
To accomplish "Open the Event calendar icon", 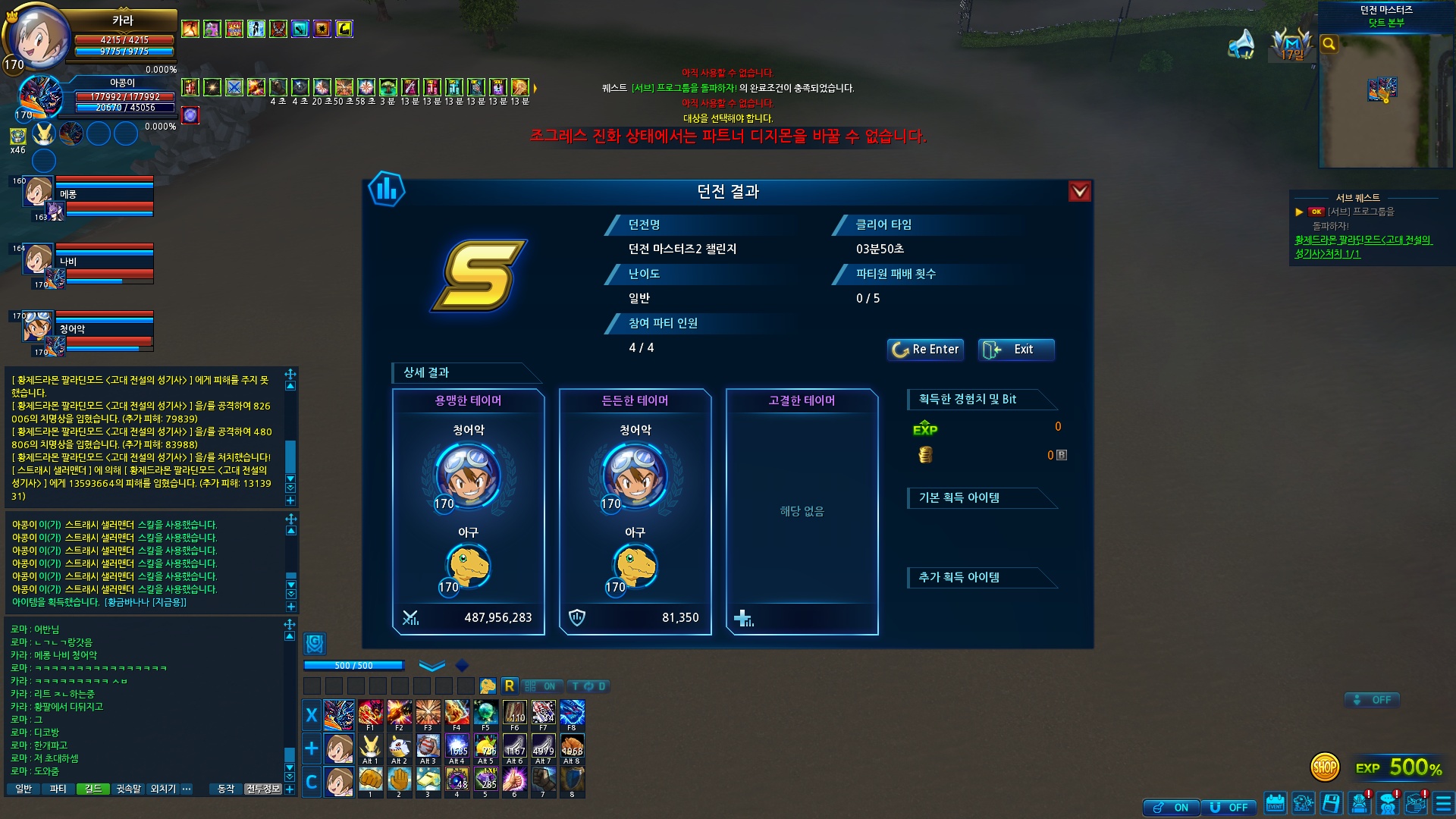I will click(x=1276, y=803).
